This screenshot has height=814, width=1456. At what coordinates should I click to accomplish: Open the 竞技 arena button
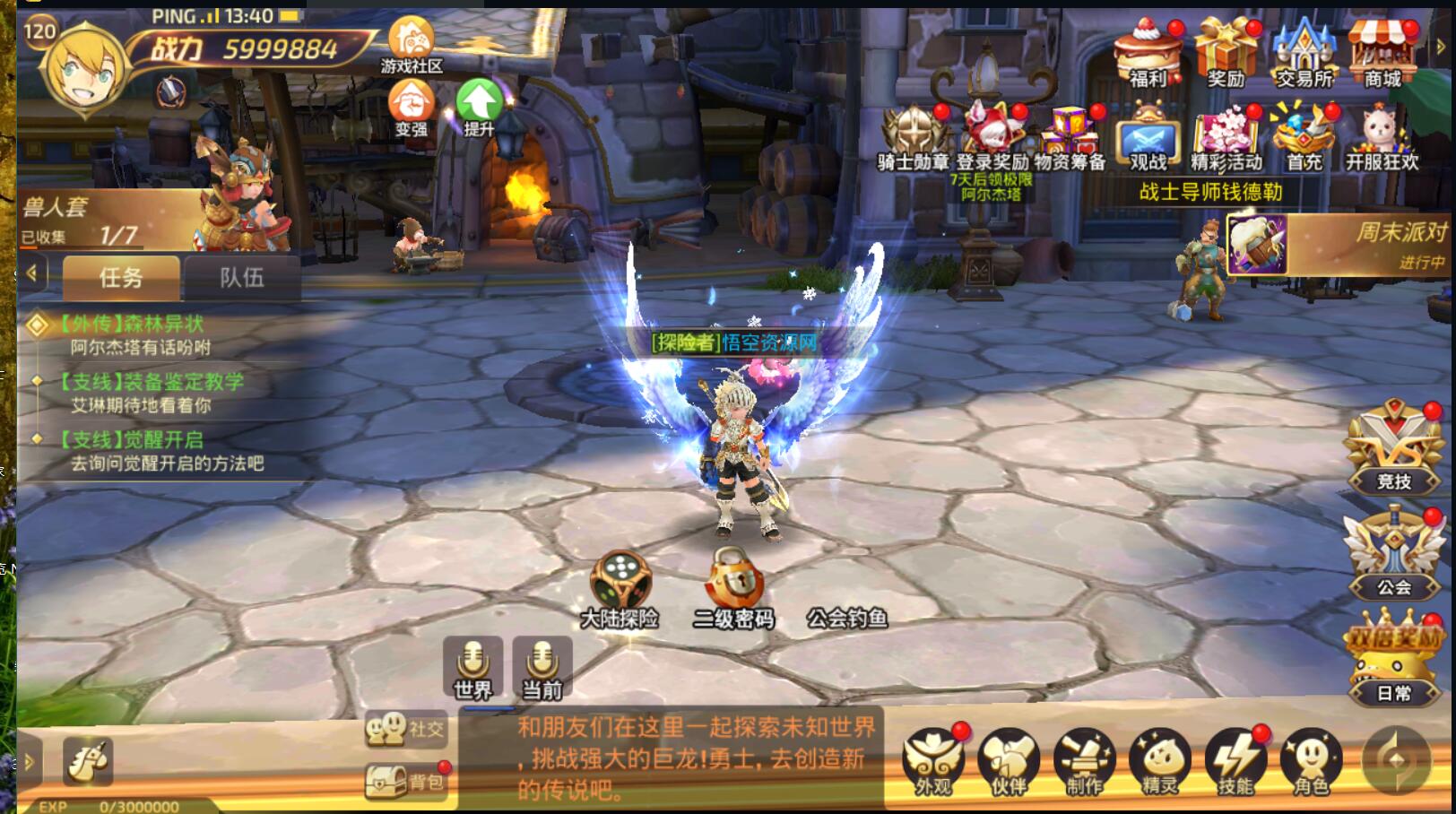pyautogui.click(x=1394, y=448)
